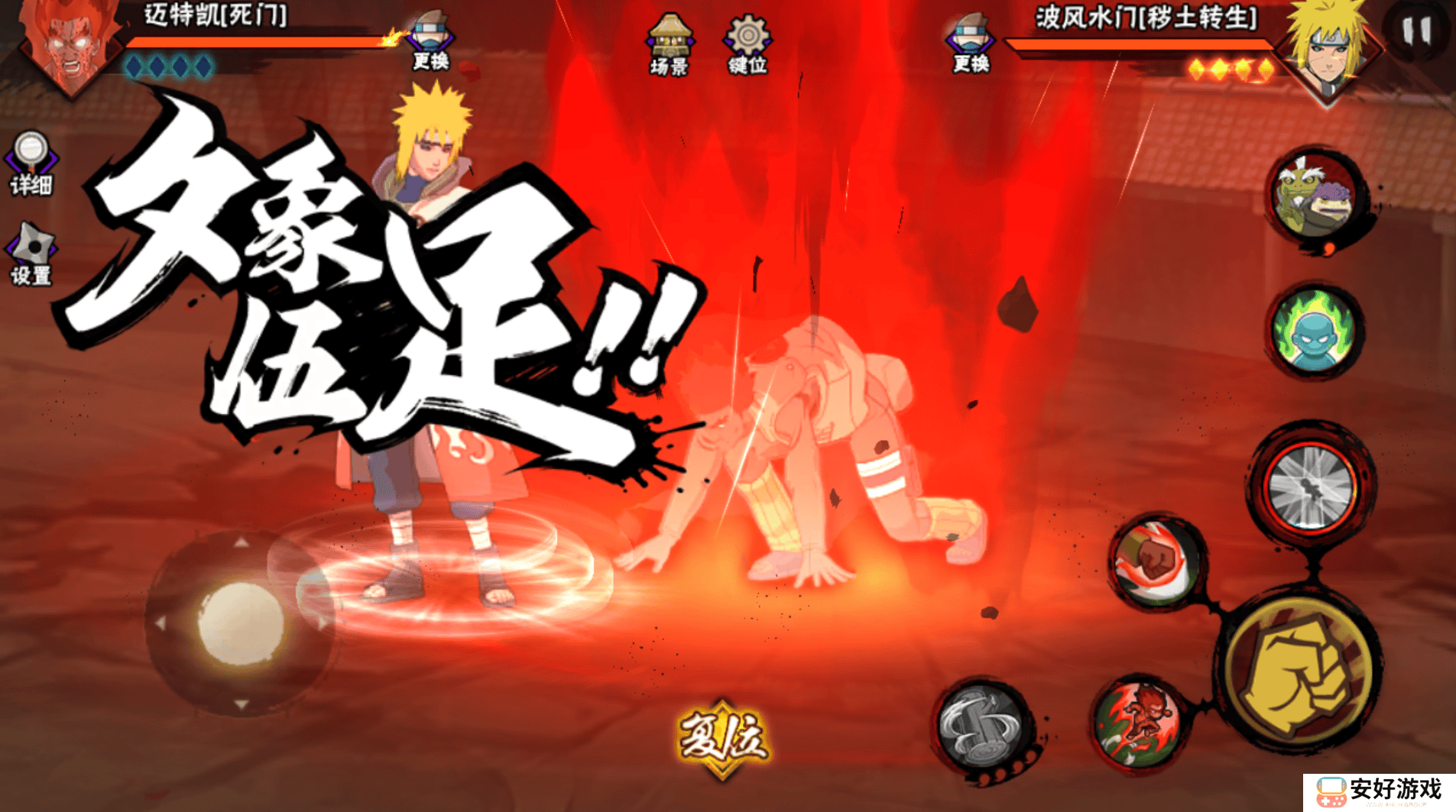The image size is (1456, 812).
Task: Open the 详细 details panel
Action: (31, 162)
